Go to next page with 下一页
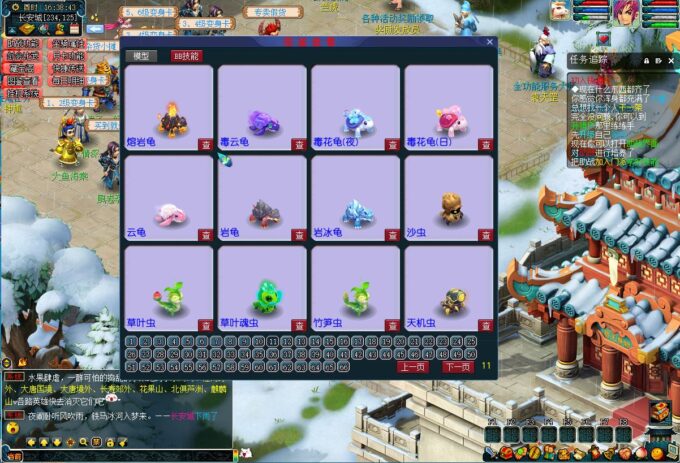680x463 pixels. click(457, 367)
